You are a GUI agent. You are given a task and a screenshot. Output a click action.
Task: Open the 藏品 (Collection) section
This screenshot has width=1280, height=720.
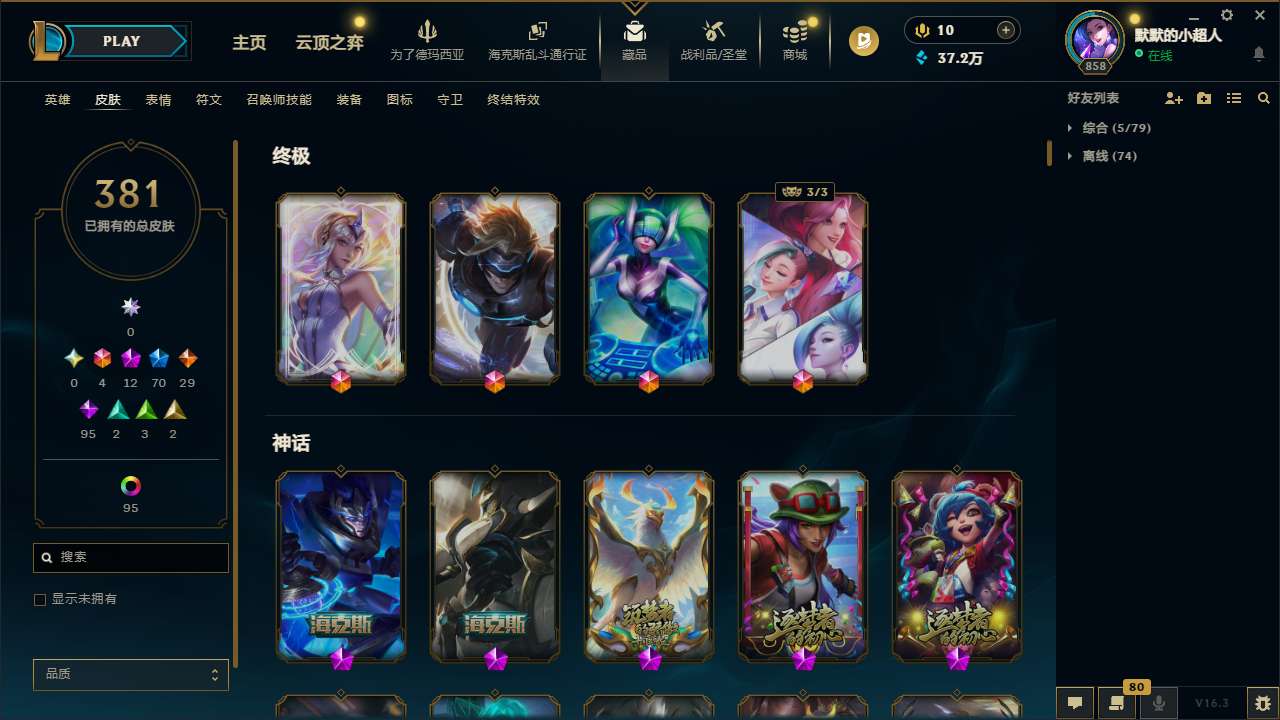click(634, 40)
